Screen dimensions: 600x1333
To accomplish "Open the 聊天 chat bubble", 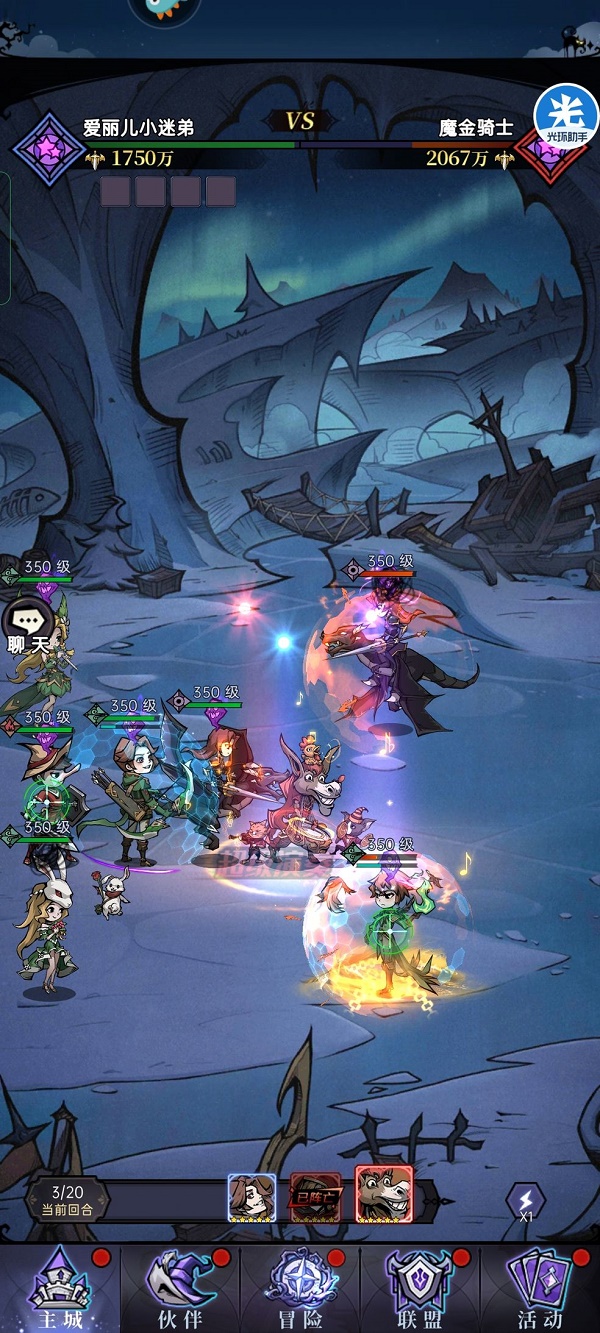I will (x=28, y=628).
